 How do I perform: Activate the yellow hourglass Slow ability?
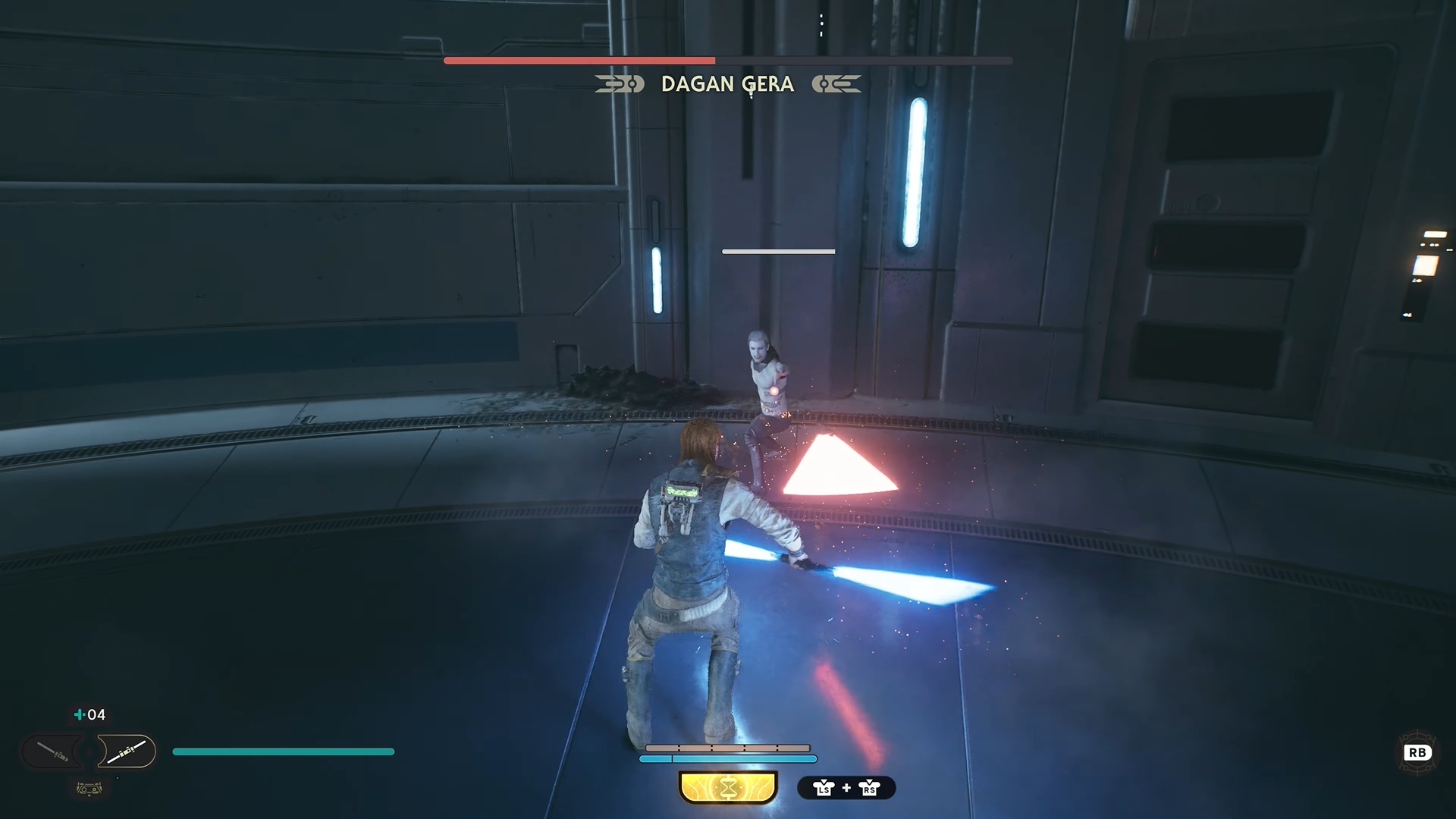pyautogui.click(x=728, y=788)
